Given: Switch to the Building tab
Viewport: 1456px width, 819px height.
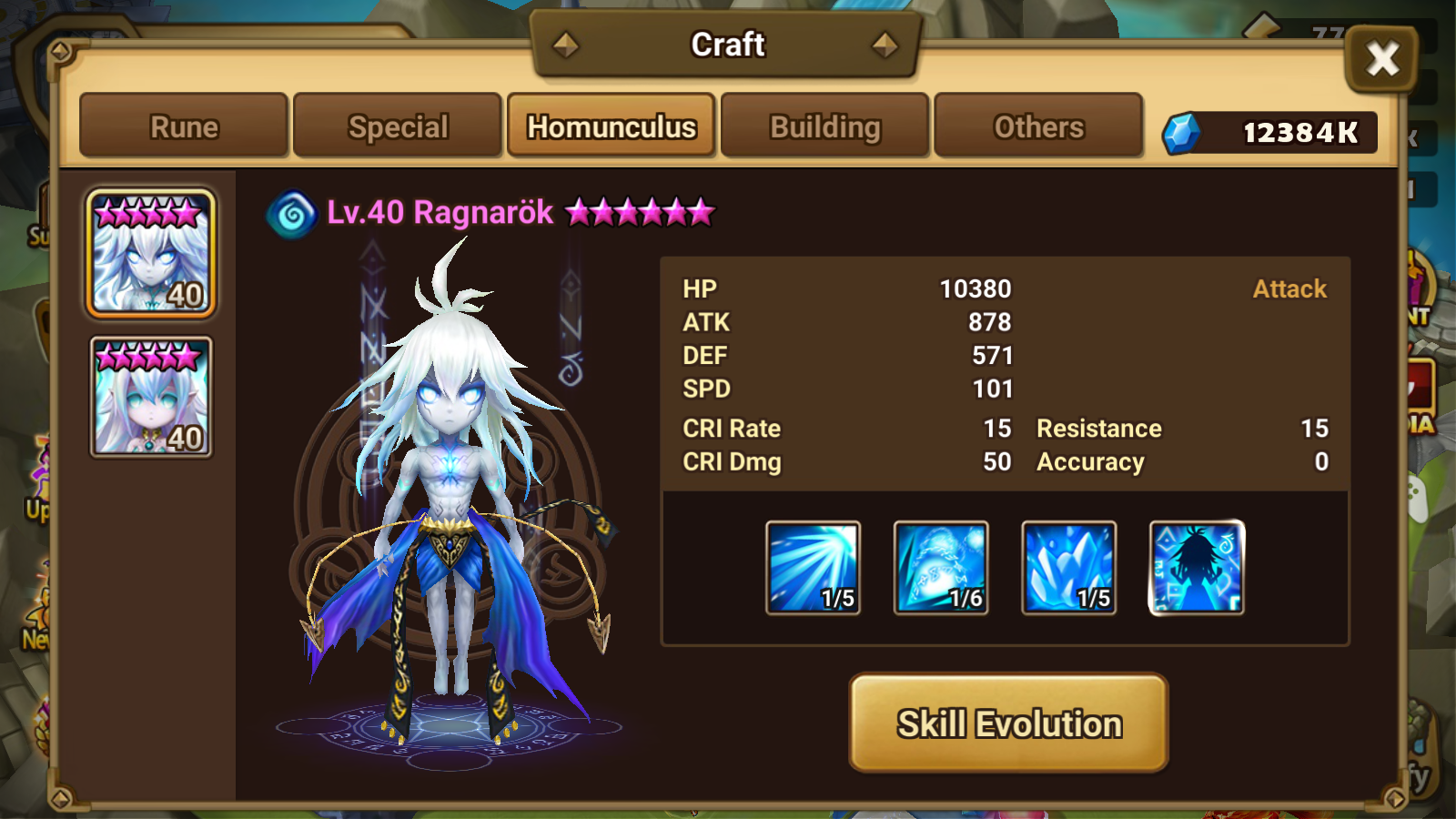Looking at the screenshot, I should point(824,126).
